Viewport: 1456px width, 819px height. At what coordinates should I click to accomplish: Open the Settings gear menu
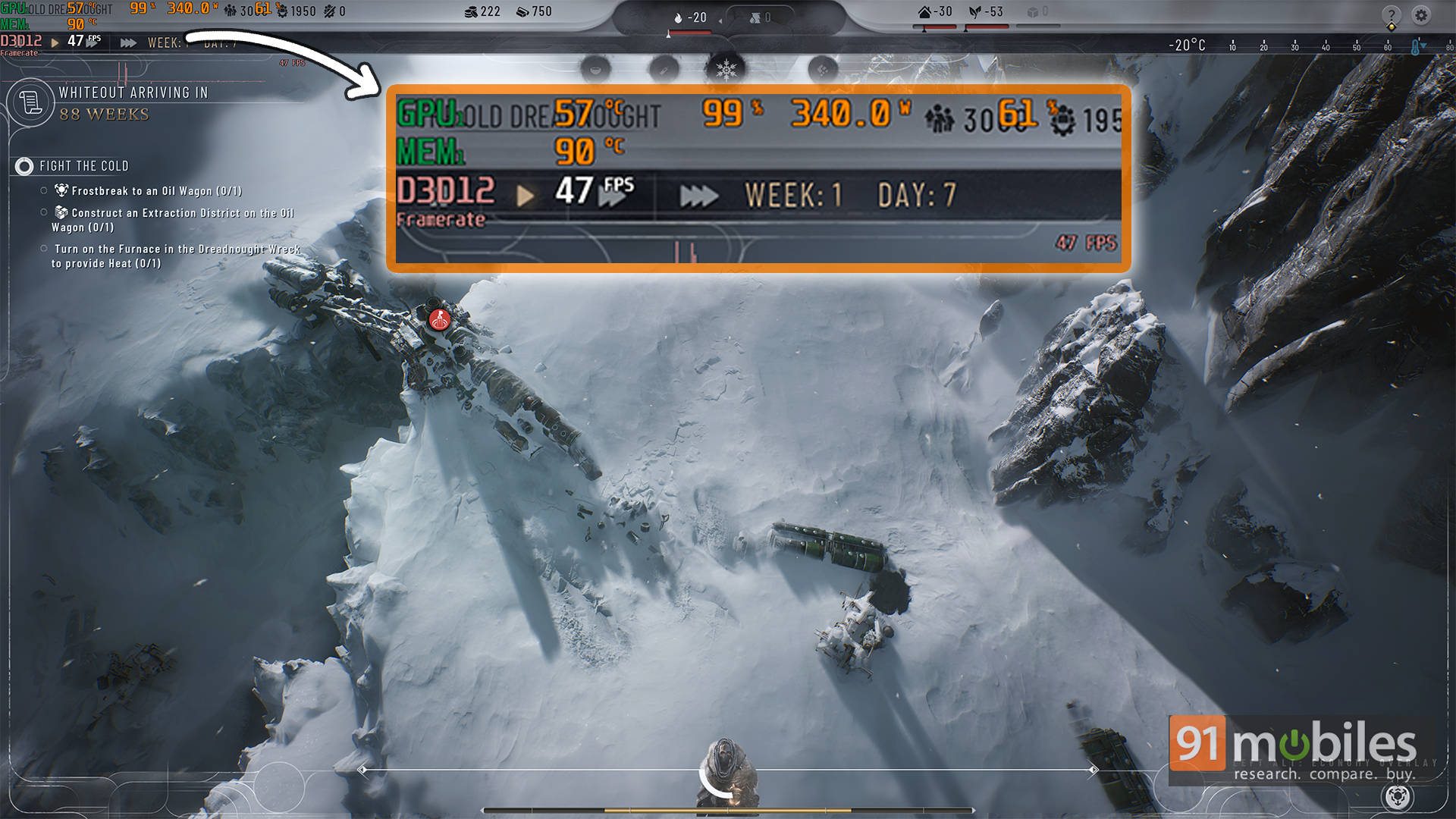(1421, 15)
